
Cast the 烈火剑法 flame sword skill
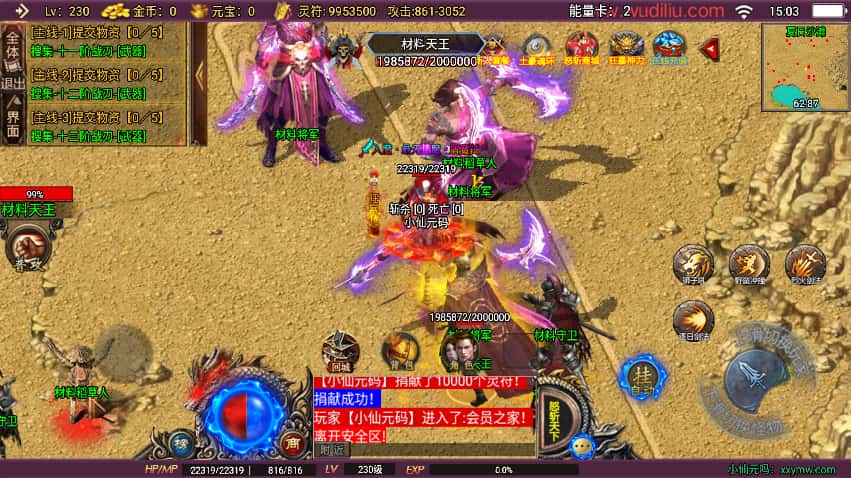coord(804,264)
